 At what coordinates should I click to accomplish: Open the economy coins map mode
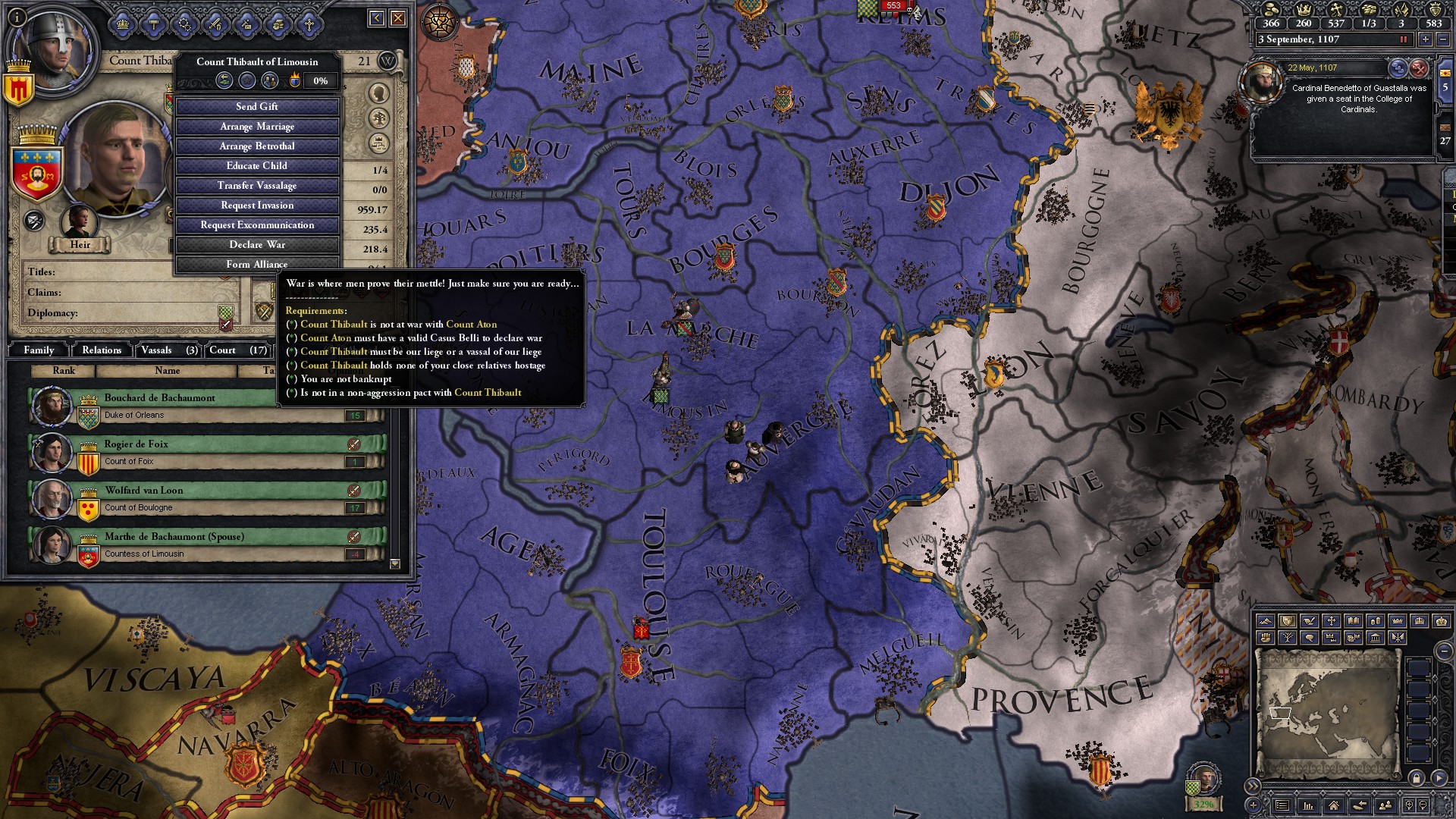(1376, 622)
